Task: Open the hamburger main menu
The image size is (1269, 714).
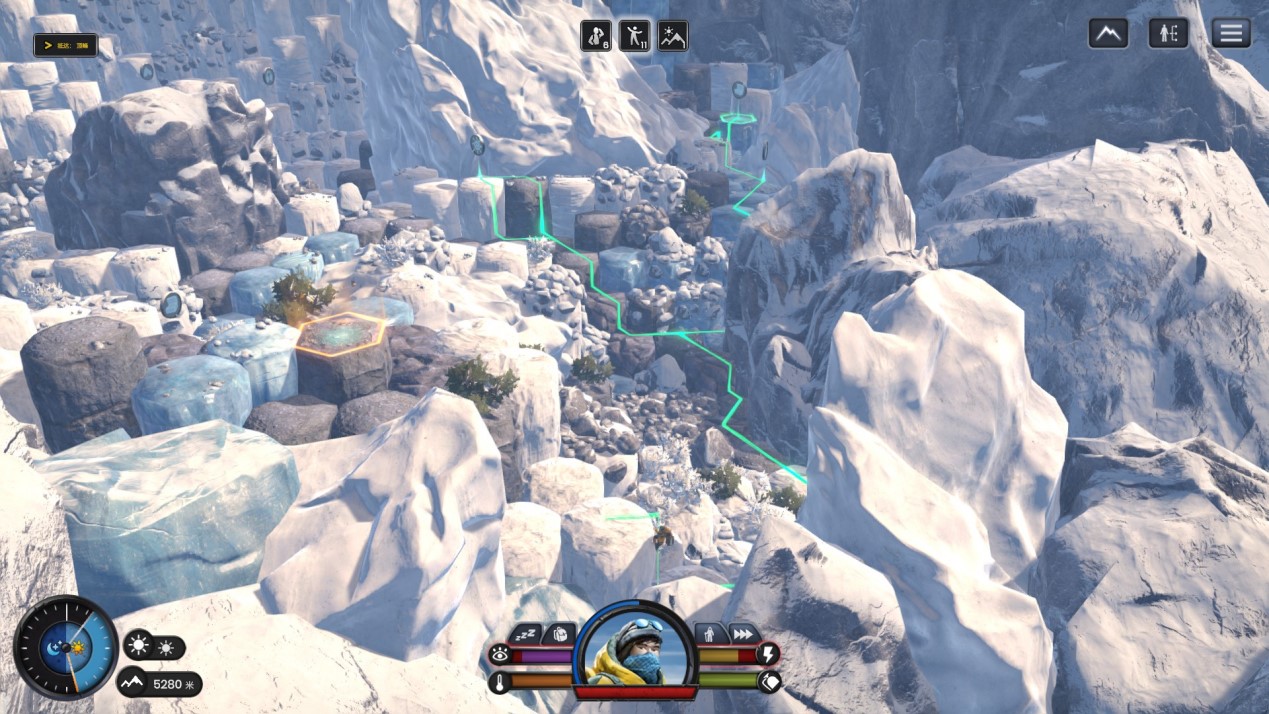Action: click(1231, 33)
